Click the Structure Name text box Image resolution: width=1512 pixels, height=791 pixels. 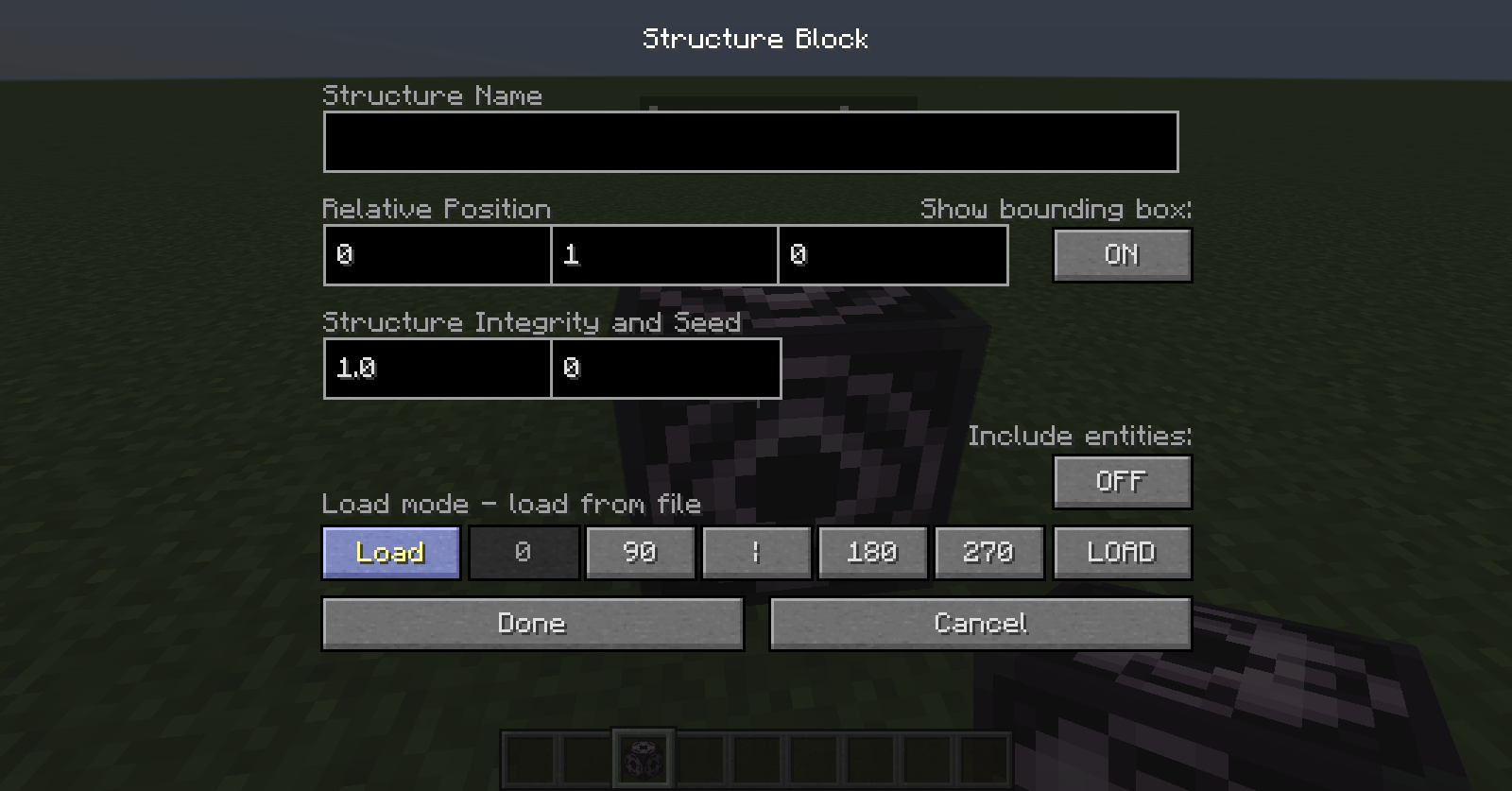750,142
